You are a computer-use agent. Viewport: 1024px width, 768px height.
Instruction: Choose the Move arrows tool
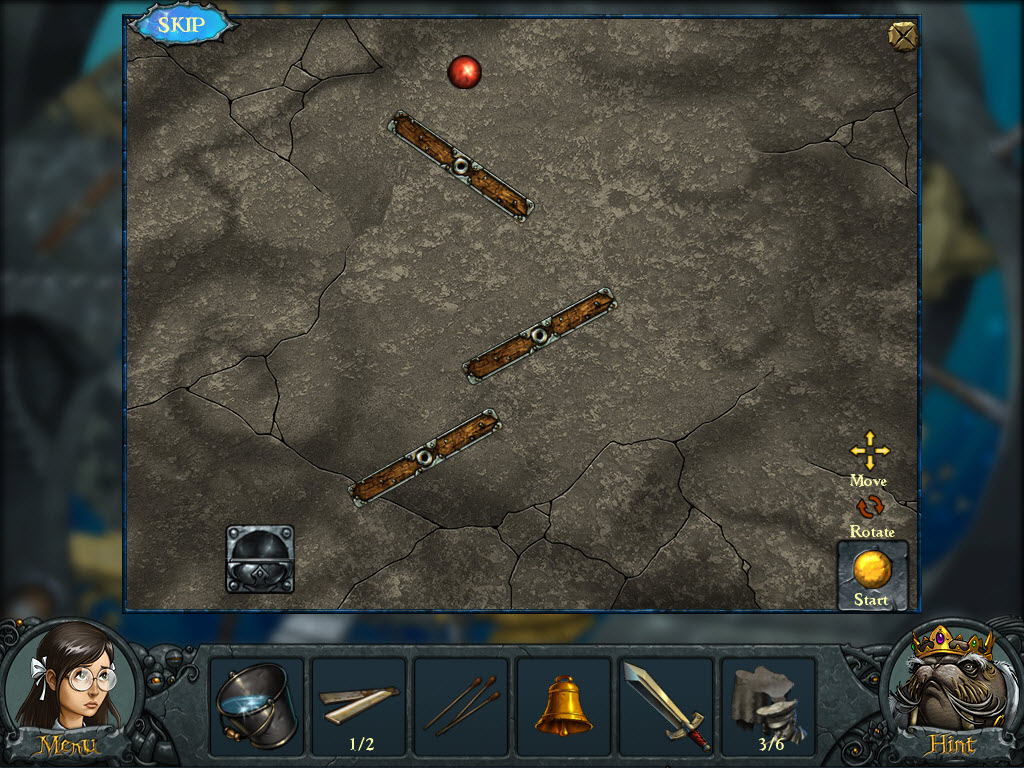[x=869, y=452]
